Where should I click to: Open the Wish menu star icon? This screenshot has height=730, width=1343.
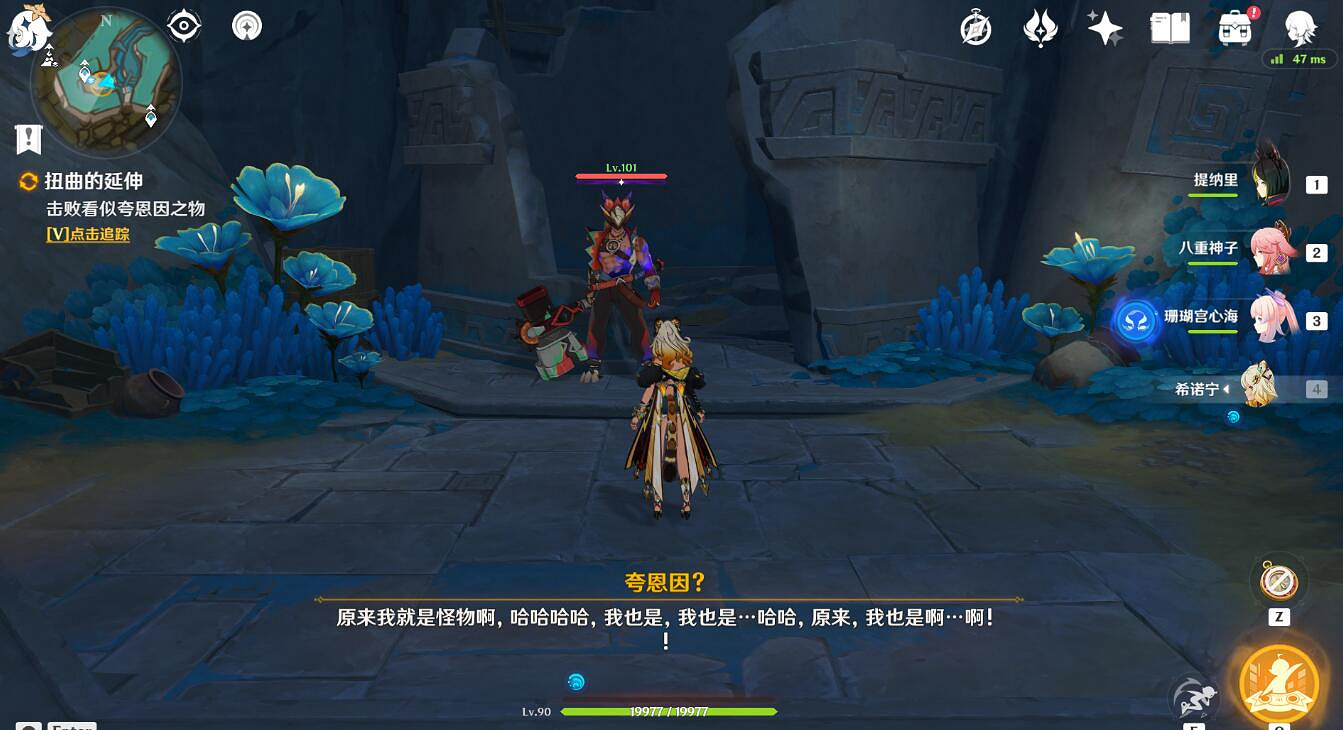pos(1104,27)
